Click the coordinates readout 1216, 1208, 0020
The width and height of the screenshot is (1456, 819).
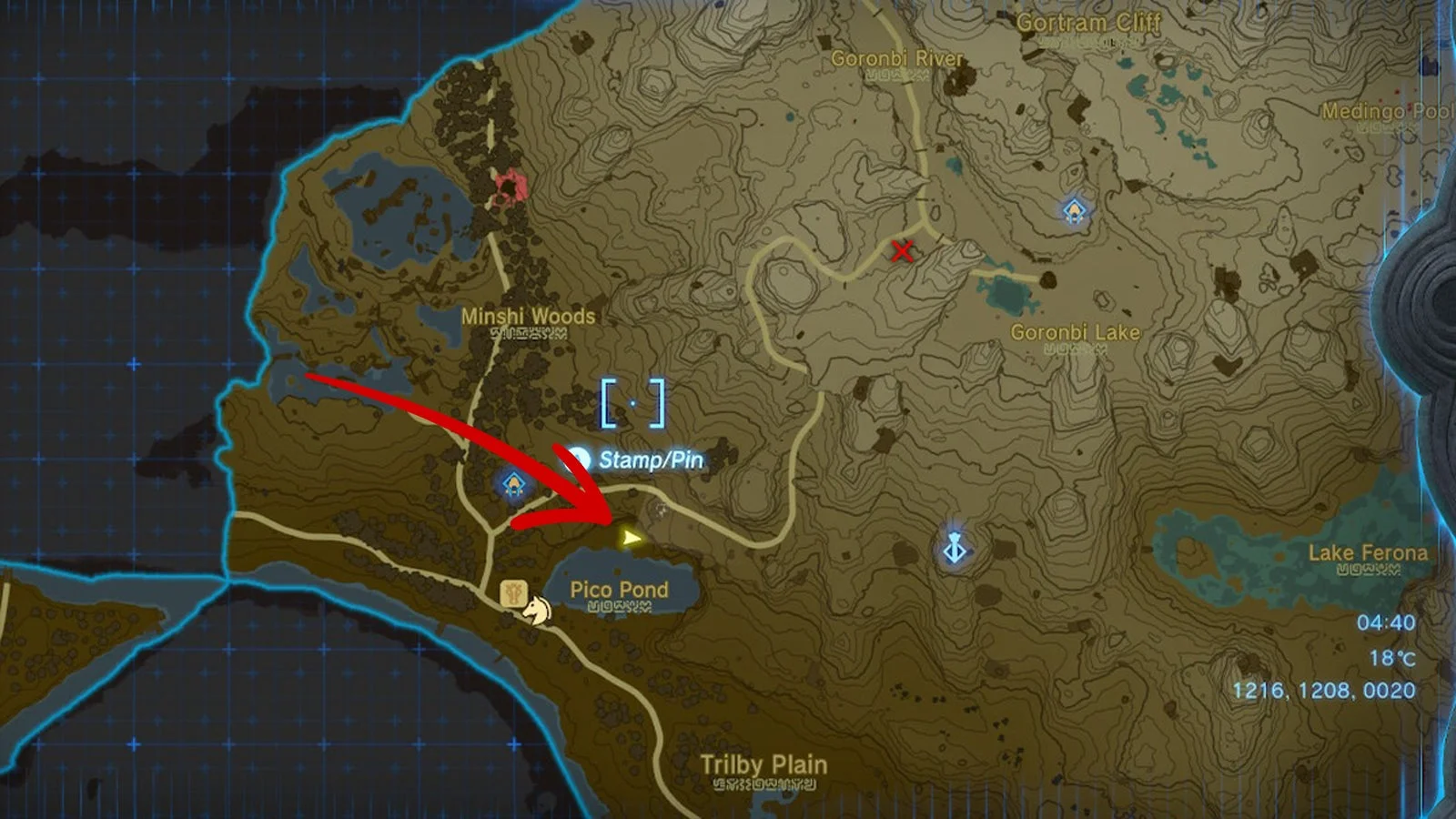click(1326, 687)
